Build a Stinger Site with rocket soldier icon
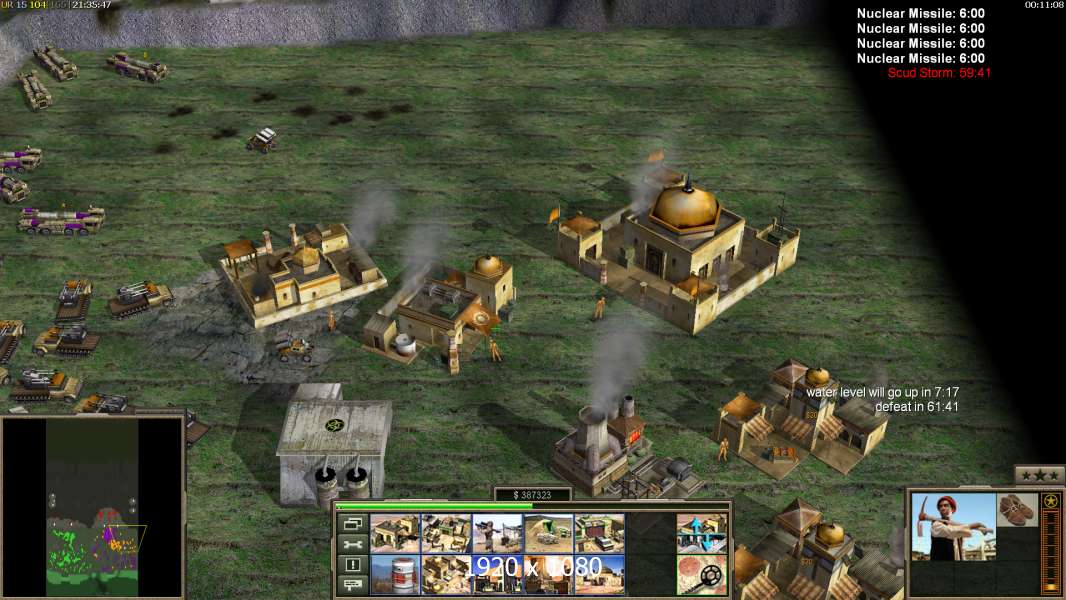 tap(497, 534)
